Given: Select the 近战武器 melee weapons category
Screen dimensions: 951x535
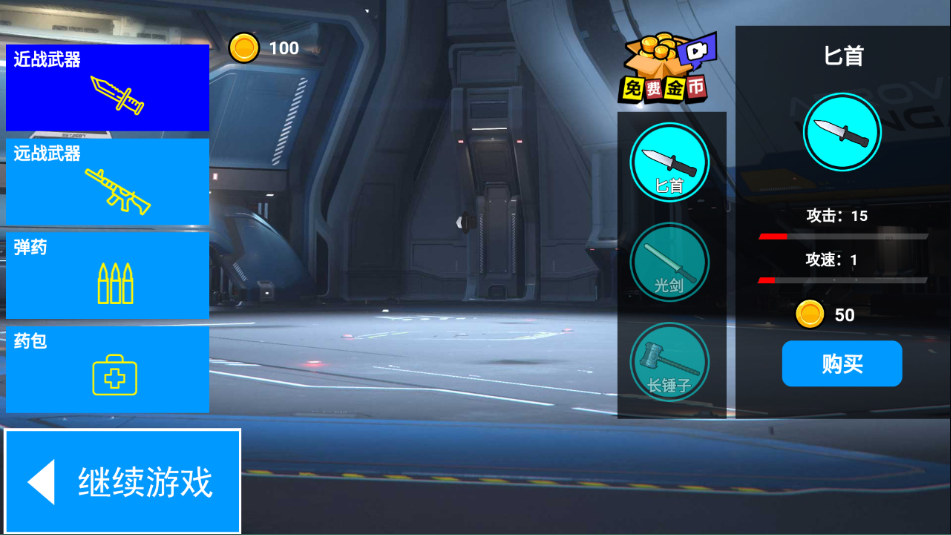Looking at the screenshot, I should (x=107, y=87).
